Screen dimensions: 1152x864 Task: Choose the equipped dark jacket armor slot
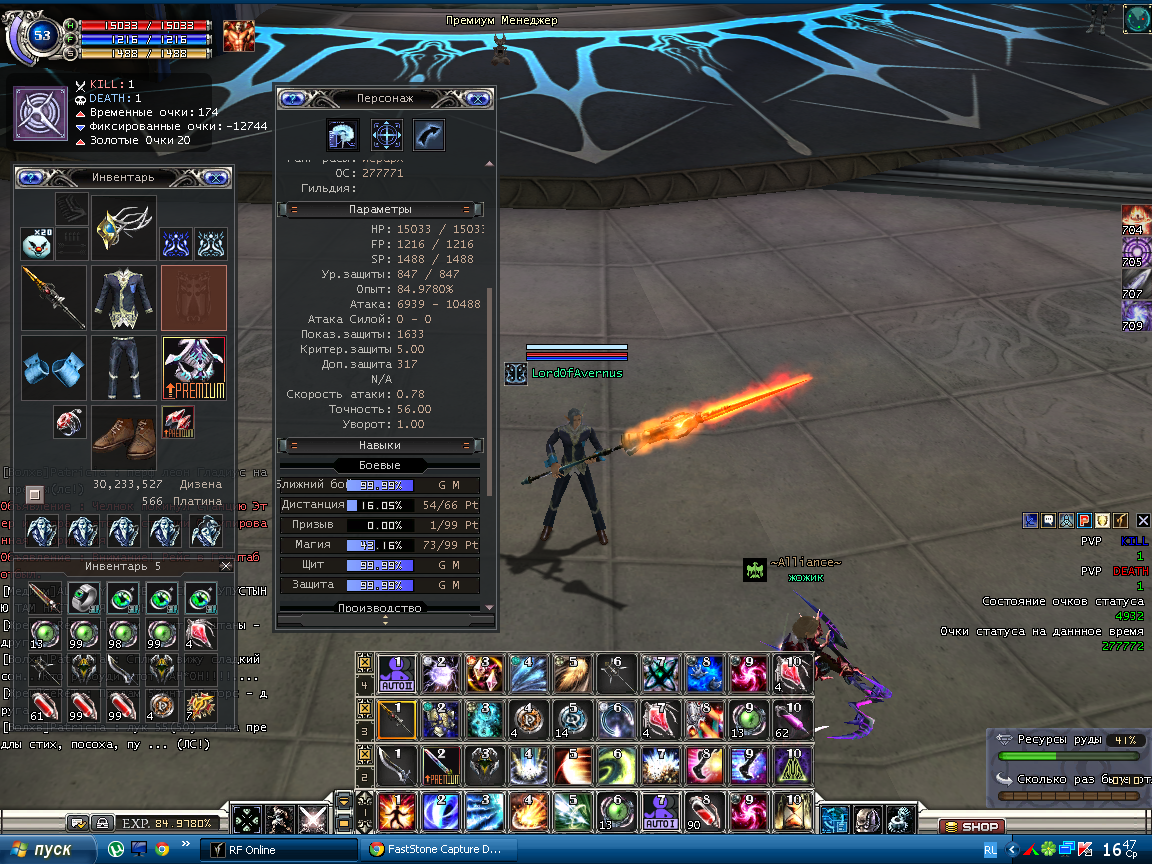coord(124,297)
